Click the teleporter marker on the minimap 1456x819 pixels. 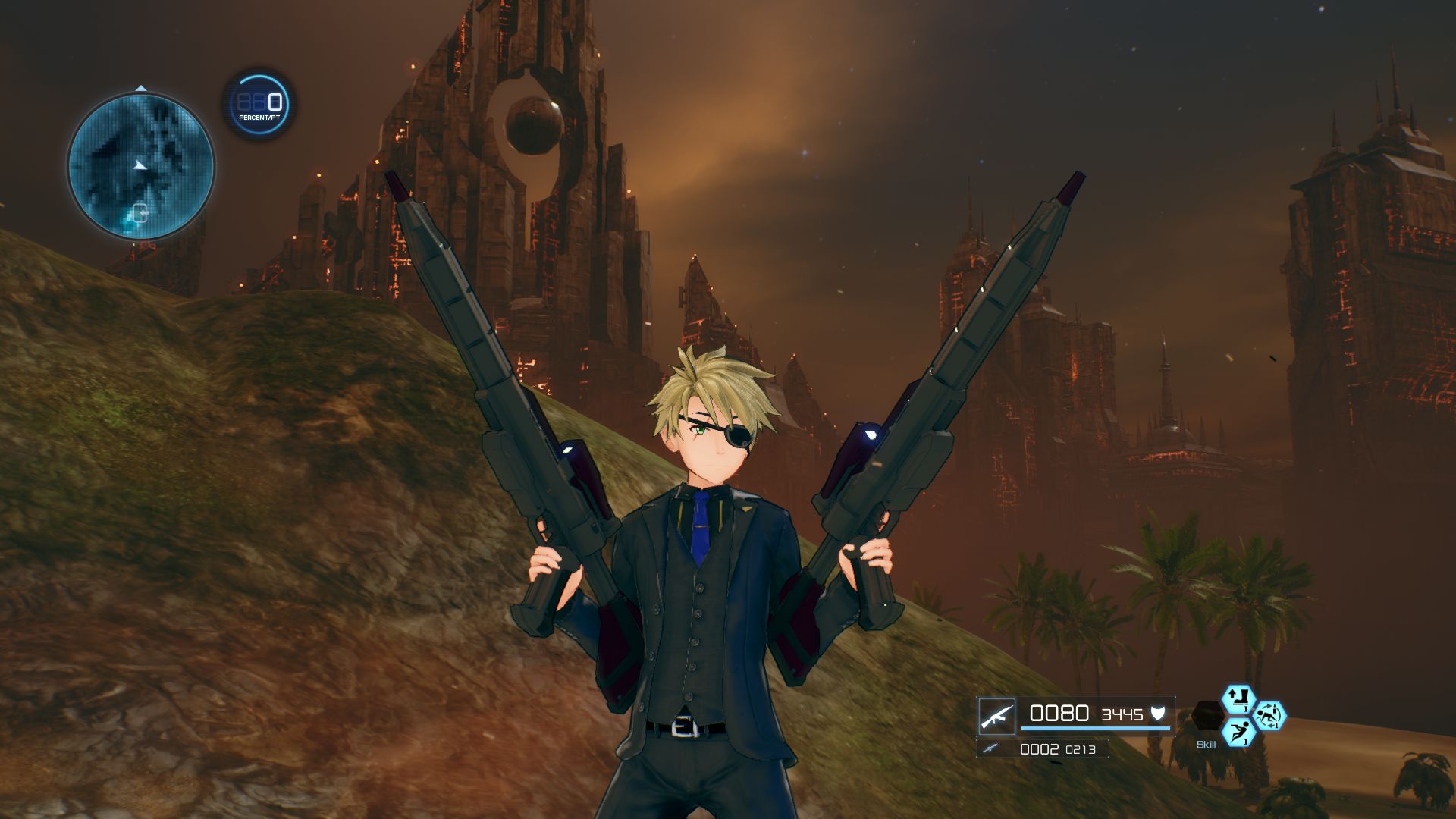(x=140, y=213)
